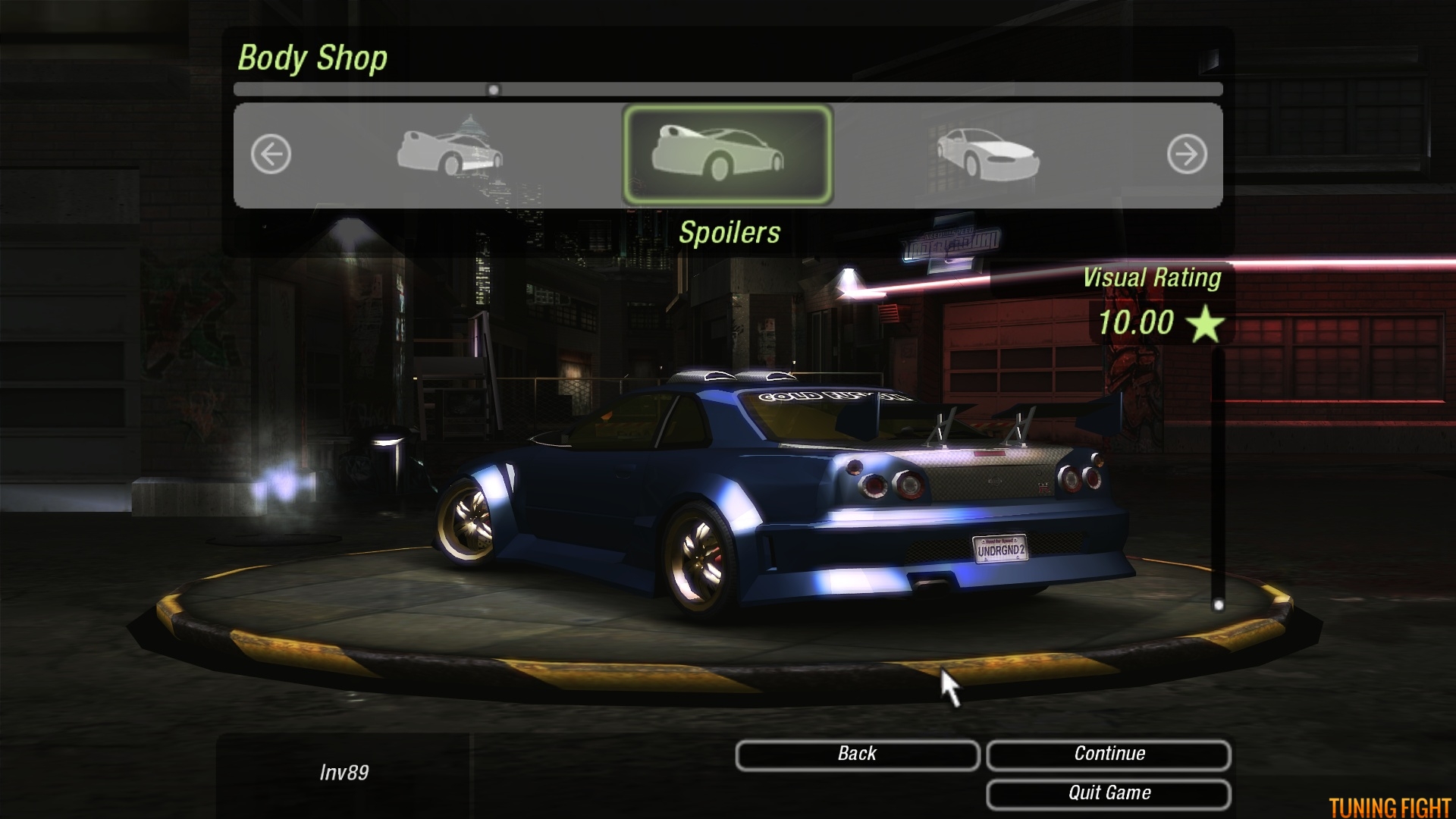This screenshot has height=819, width=1456.
Task: Click the Back button
Action: [x=857, y=755]
